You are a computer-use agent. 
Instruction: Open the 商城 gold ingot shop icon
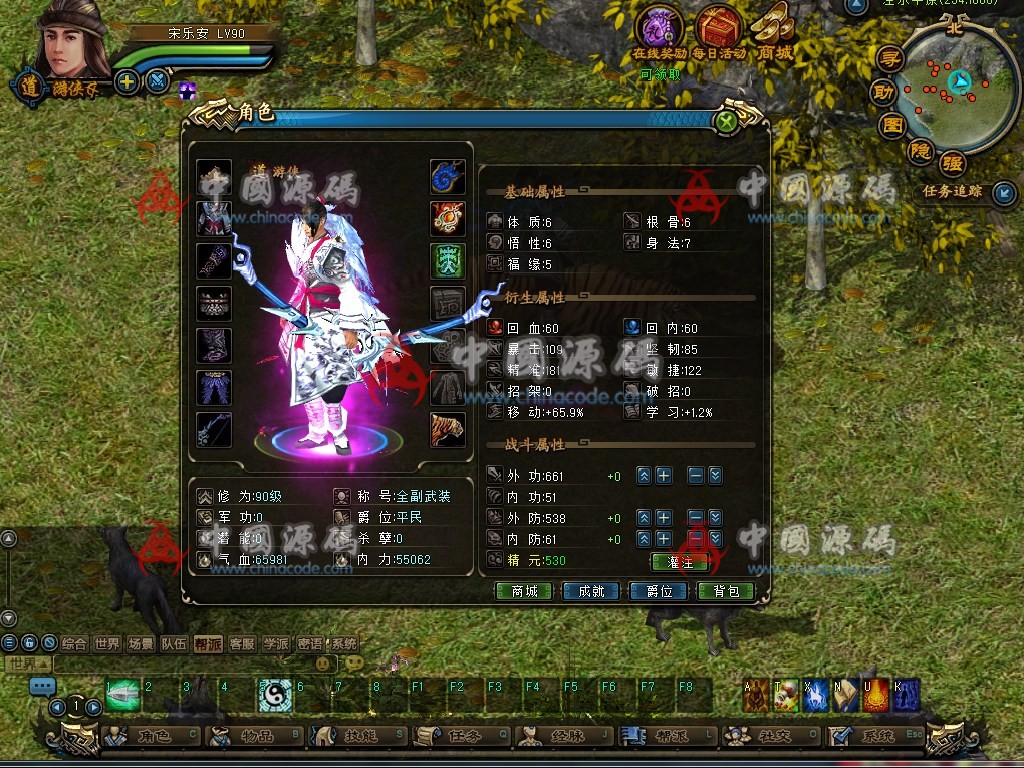coord(775,27)
